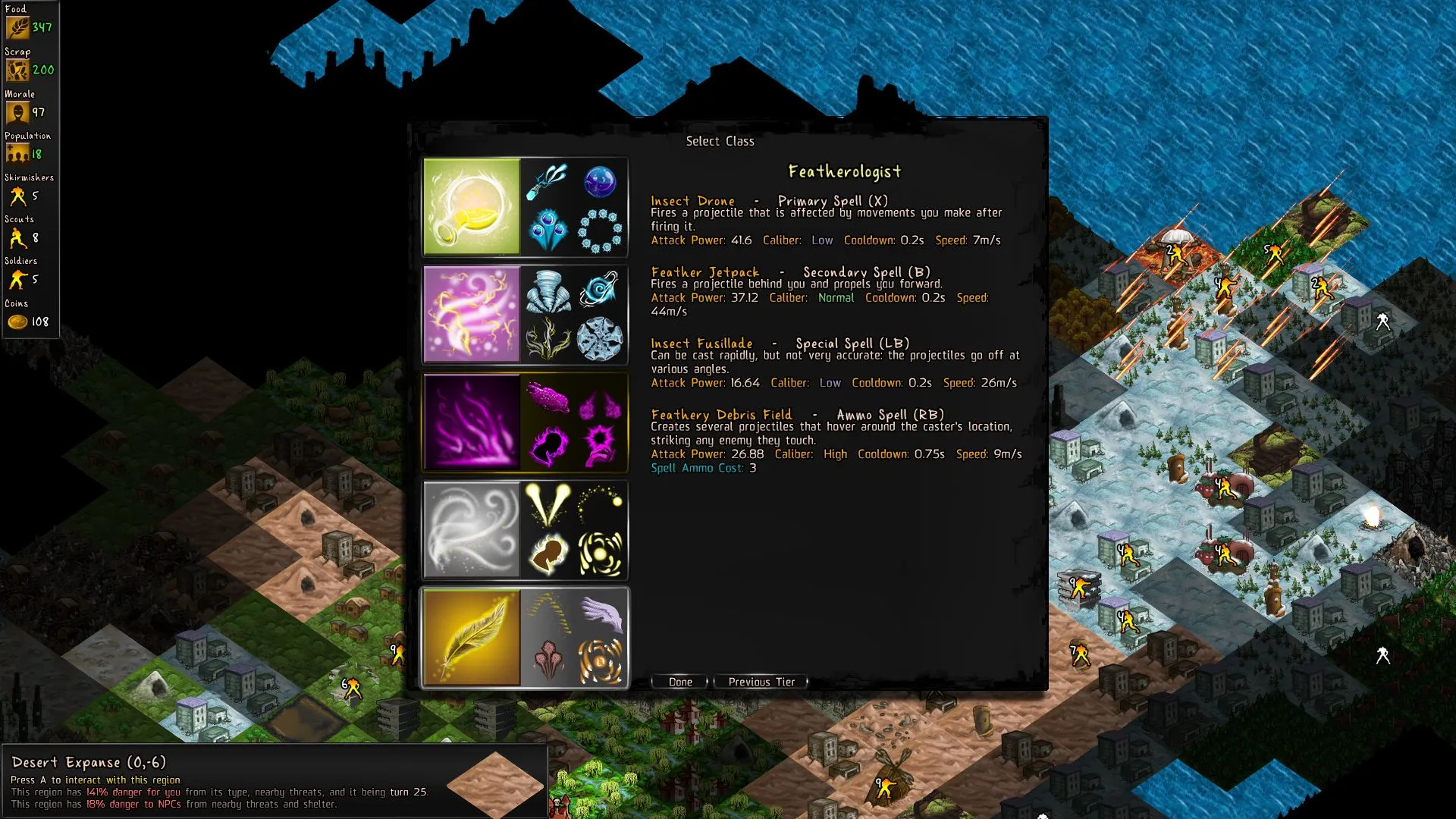Choose the pink lightning storm class
Screen dimensions: 1456x819
coord(472,314)
